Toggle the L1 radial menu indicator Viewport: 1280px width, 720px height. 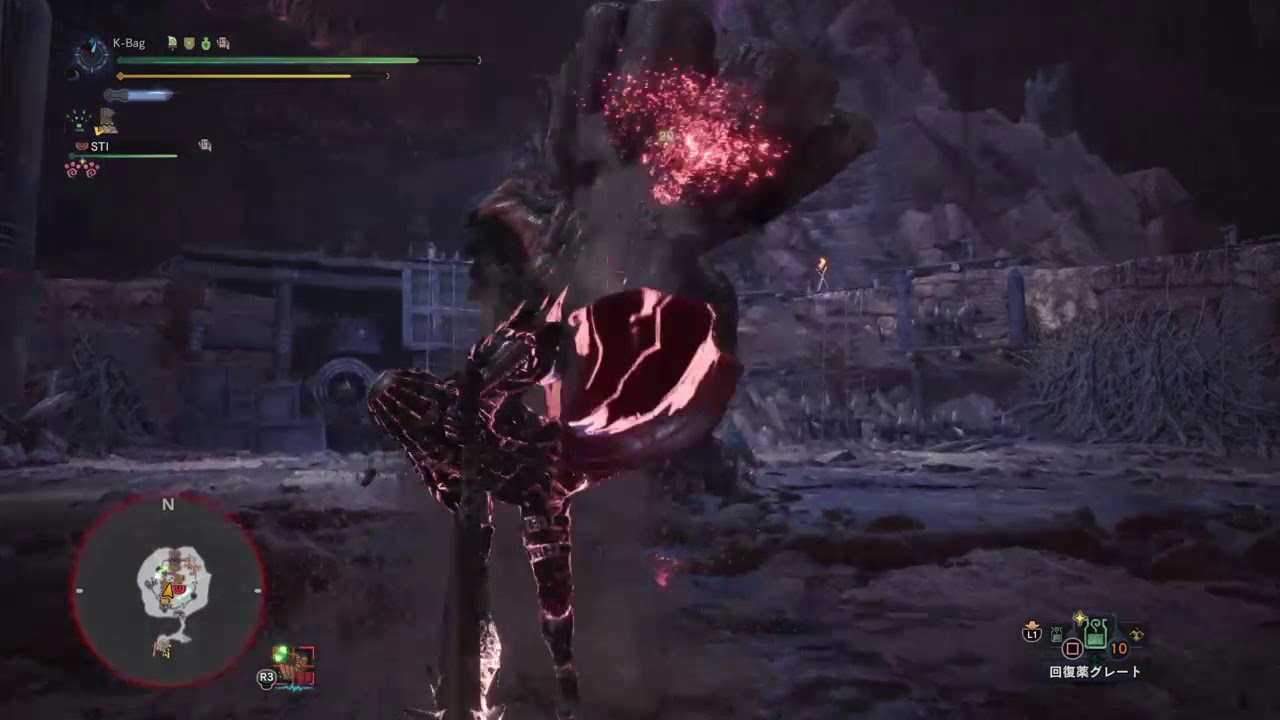[1033, 633]
